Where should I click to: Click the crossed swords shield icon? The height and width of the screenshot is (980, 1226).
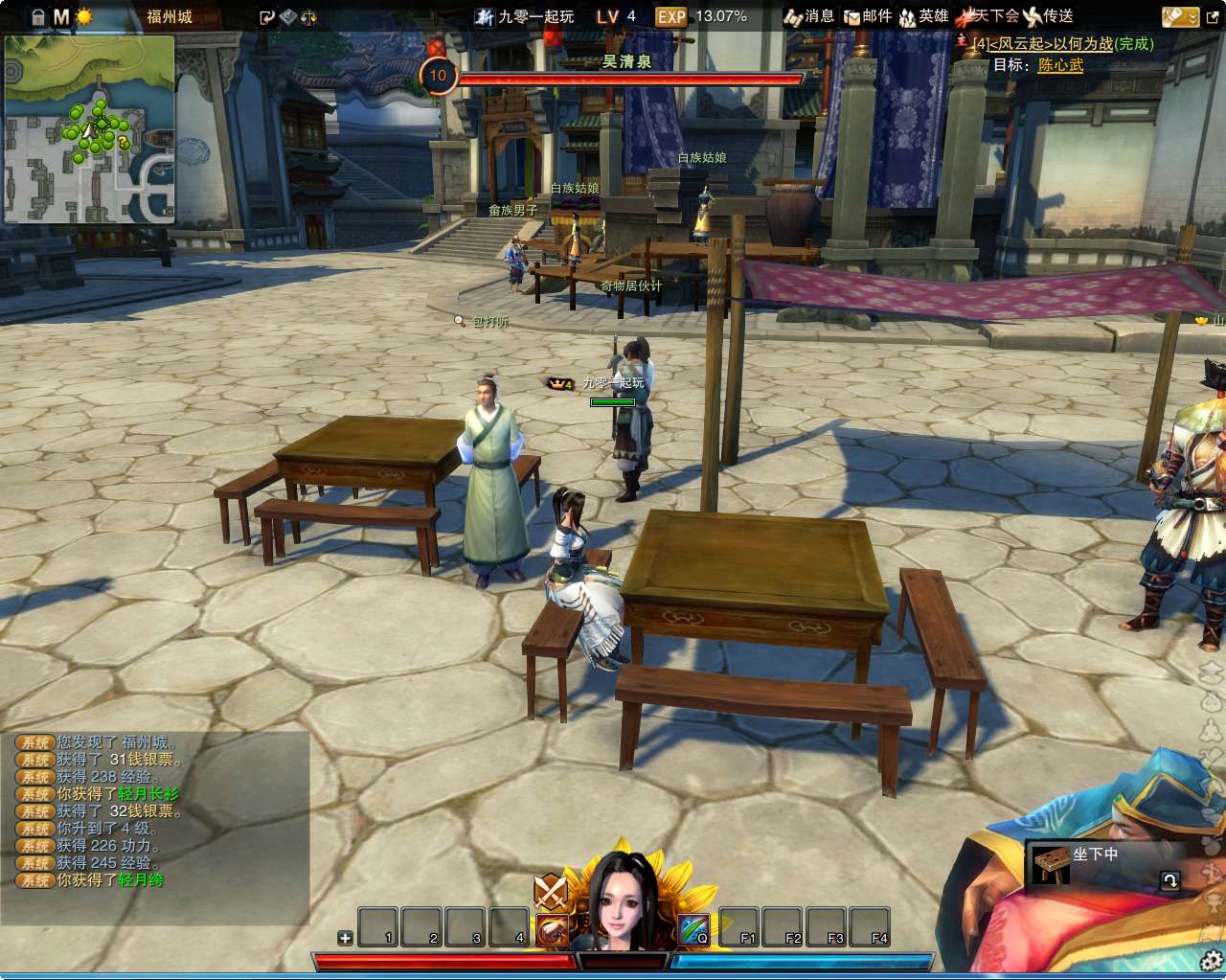tap(551, 892)
